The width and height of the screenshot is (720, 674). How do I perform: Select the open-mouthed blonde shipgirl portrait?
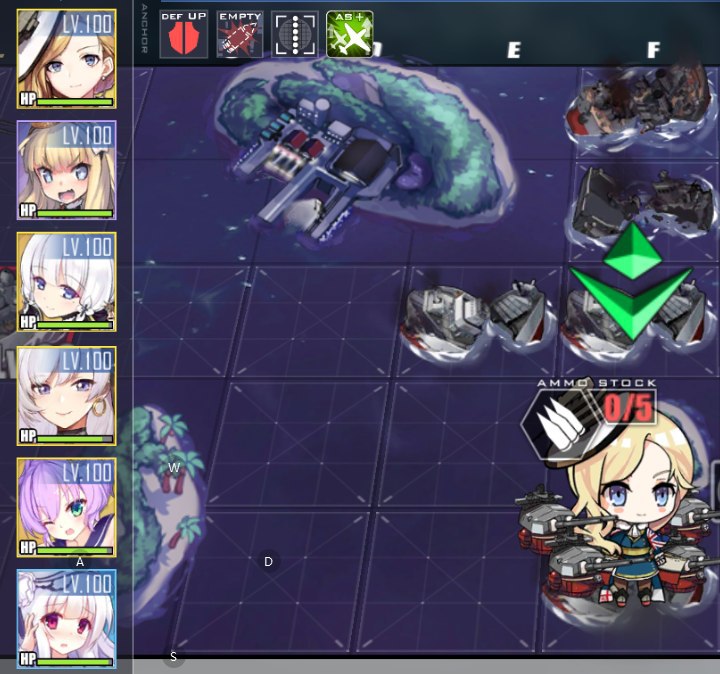(66, 170)
